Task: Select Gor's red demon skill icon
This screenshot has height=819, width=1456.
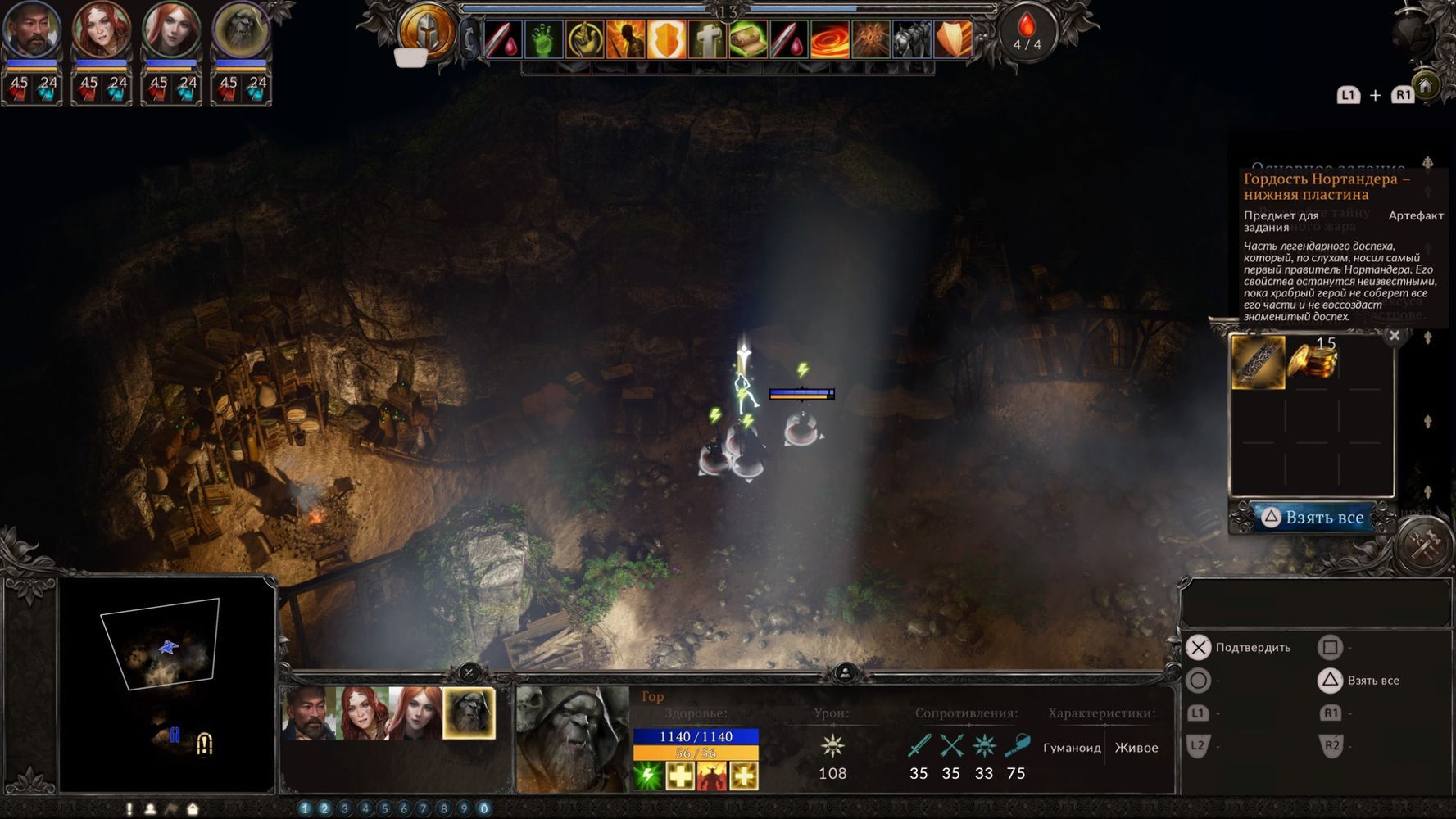Action: (711, 775)
